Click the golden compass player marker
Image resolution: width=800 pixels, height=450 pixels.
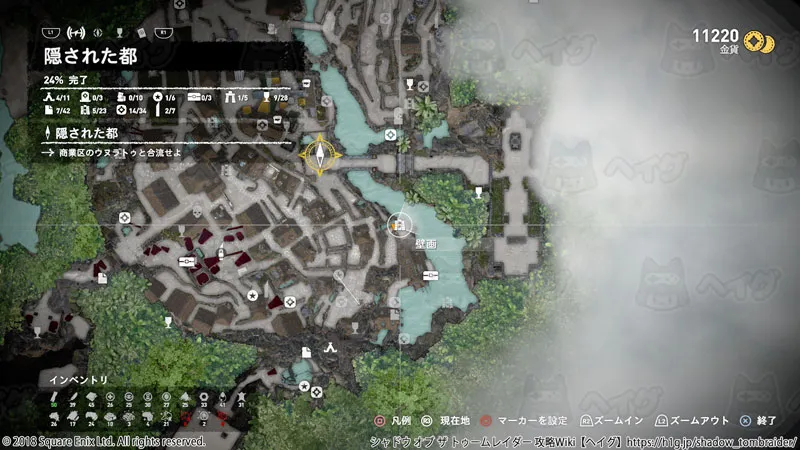(319, 155)
